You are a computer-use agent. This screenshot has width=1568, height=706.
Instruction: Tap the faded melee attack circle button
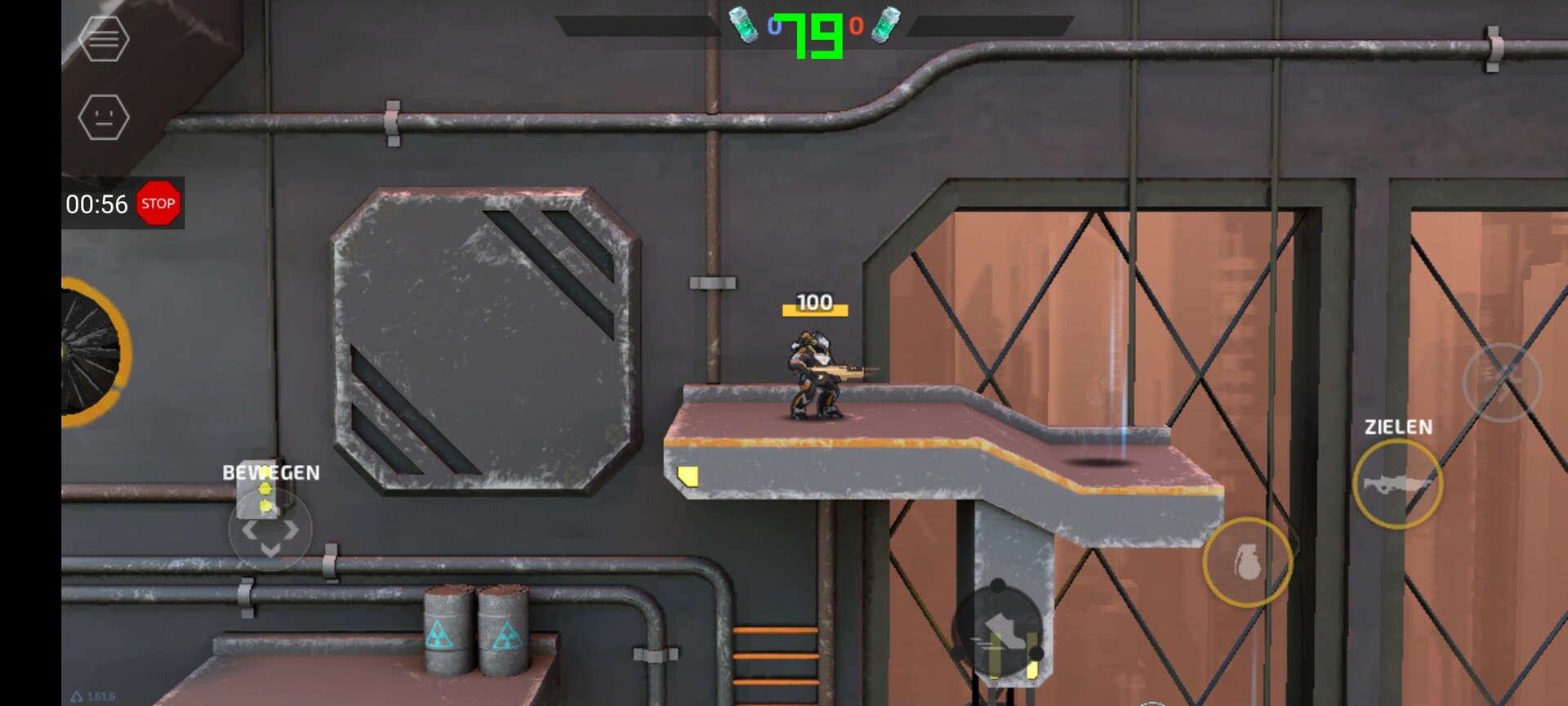point(1501,382)
